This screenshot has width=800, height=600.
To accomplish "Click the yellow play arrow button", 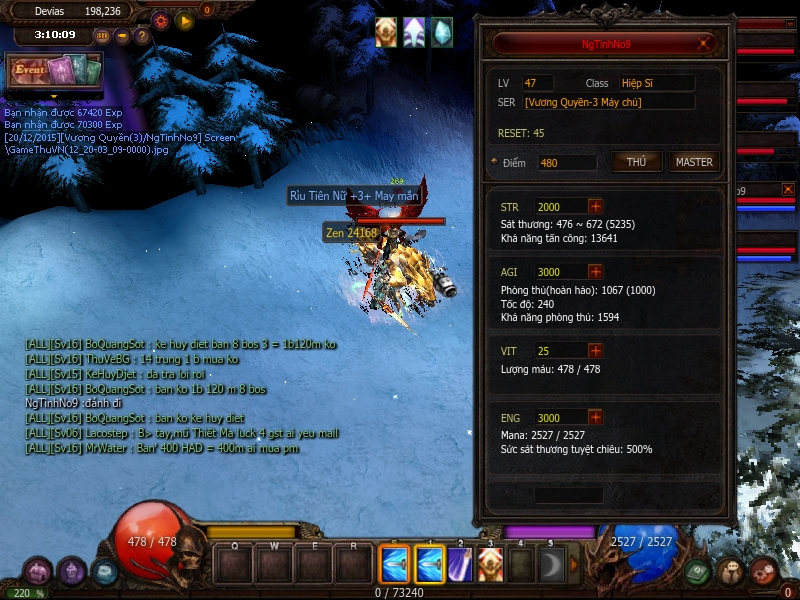I will tap(184, 20).
